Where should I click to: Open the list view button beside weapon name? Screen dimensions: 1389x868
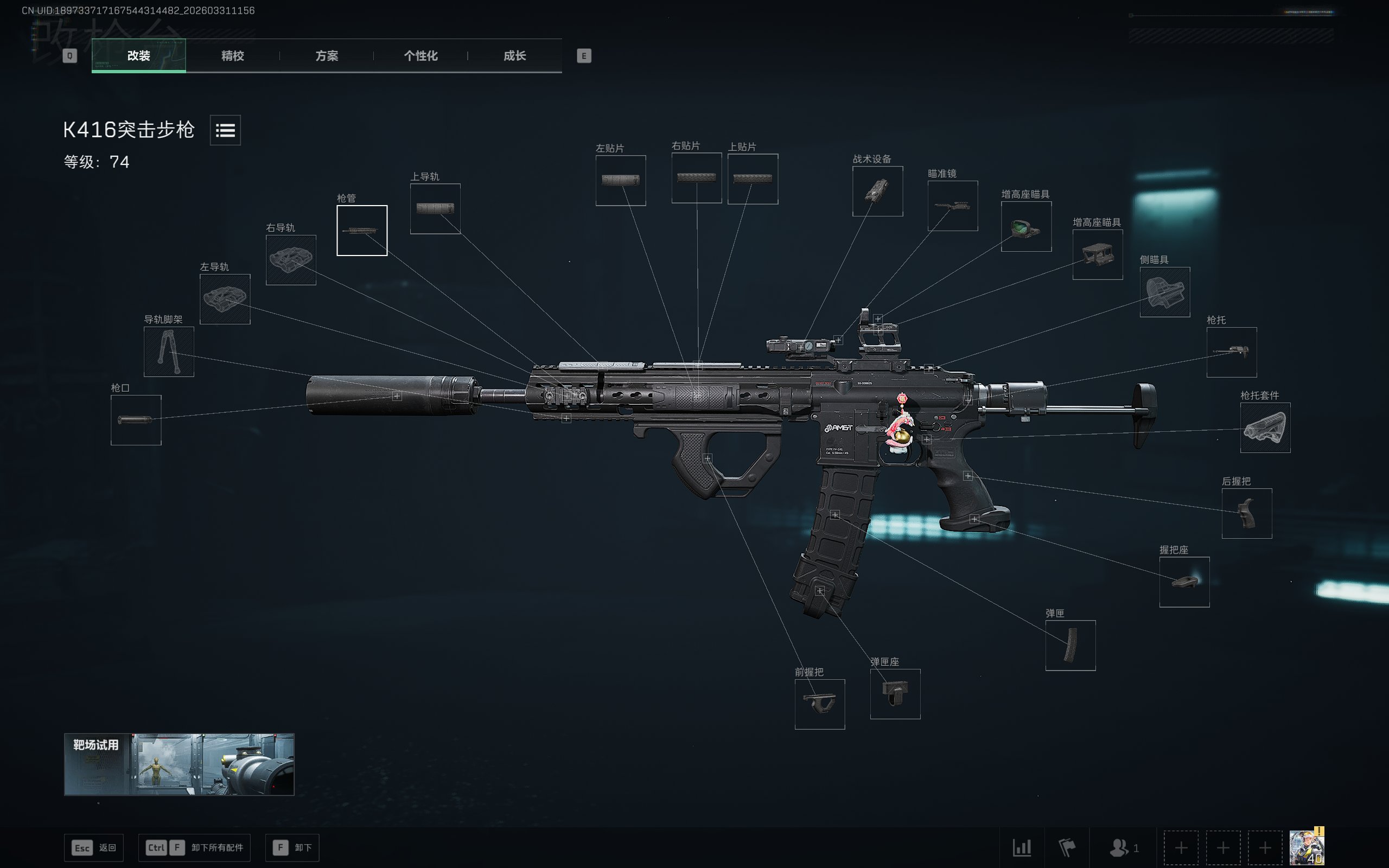(225, 130)
